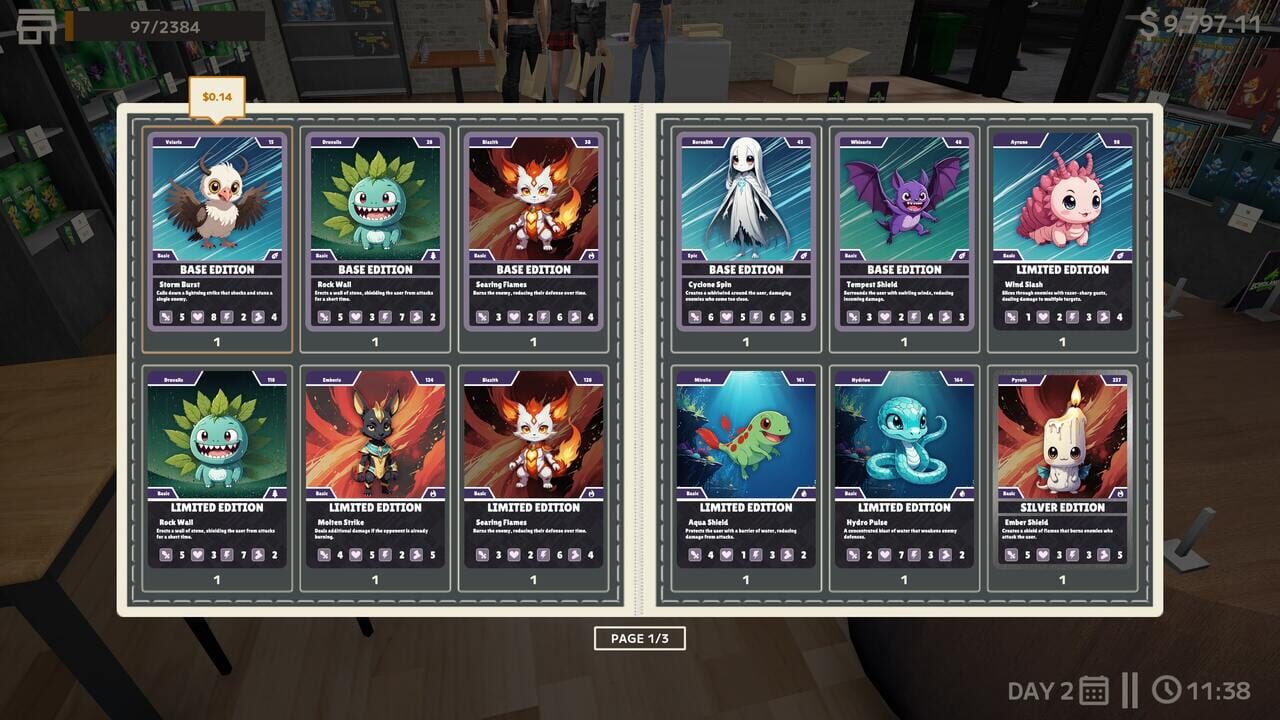Choose the Hydro Pulse snake card
Viewport: 1280px width, 720px height.
pos(904,469)
